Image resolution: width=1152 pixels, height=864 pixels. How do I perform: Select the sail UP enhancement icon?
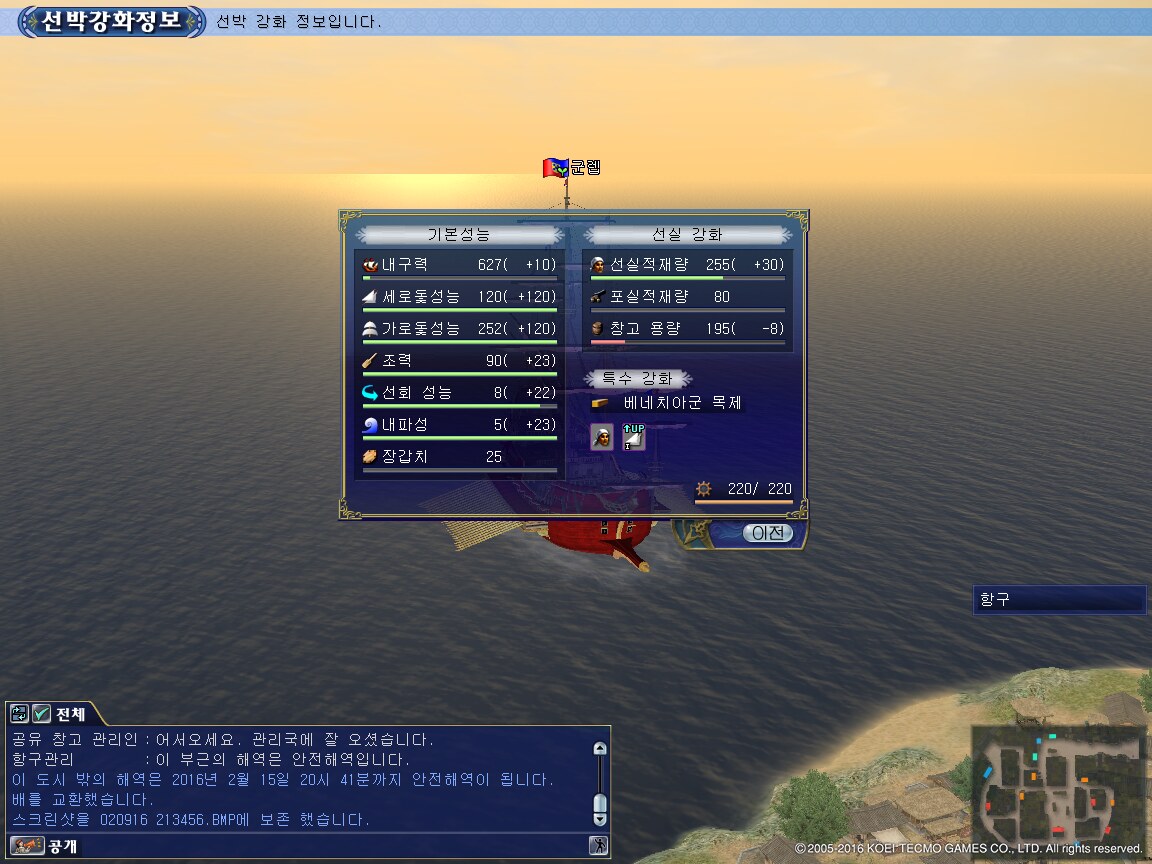click(634, 437)
